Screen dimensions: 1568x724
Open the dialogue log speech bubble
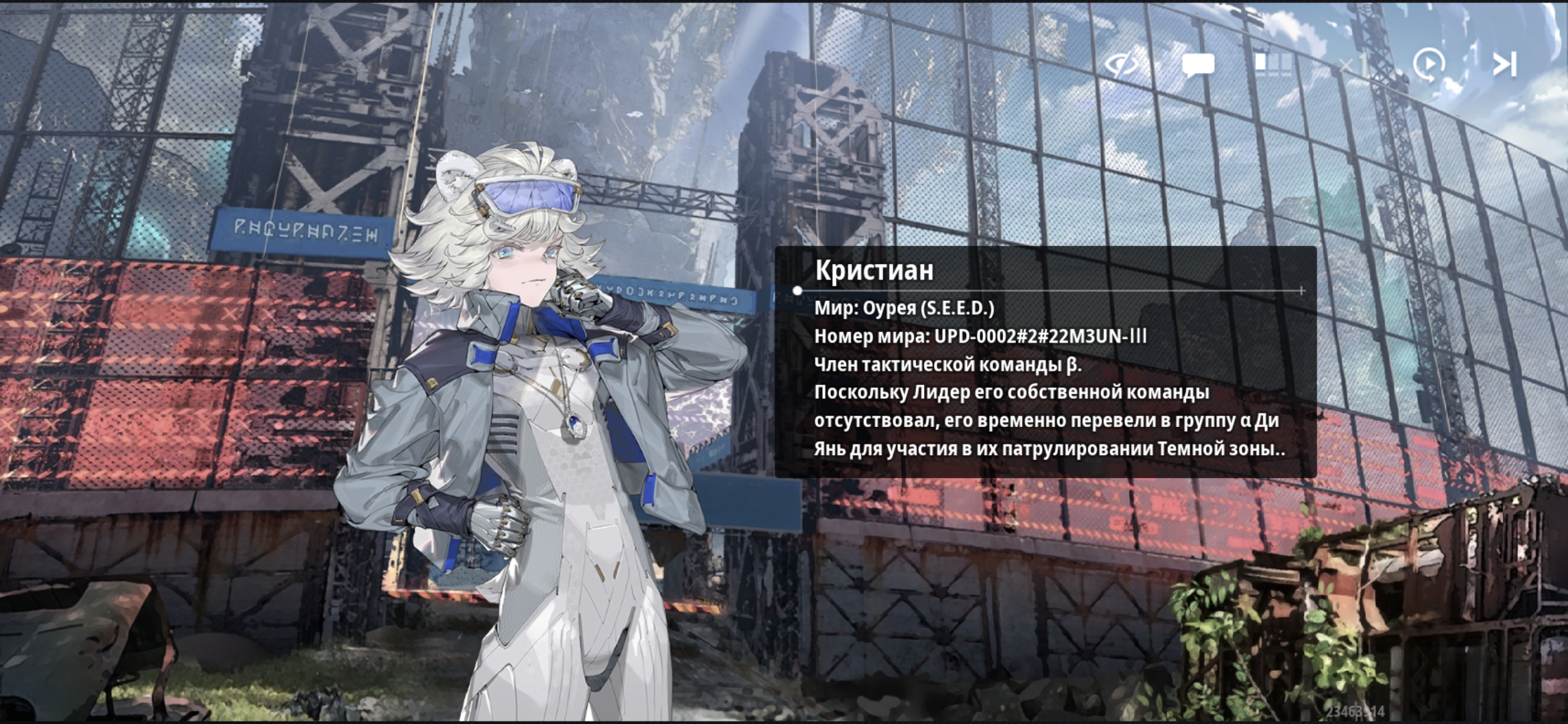[1197, 65]
